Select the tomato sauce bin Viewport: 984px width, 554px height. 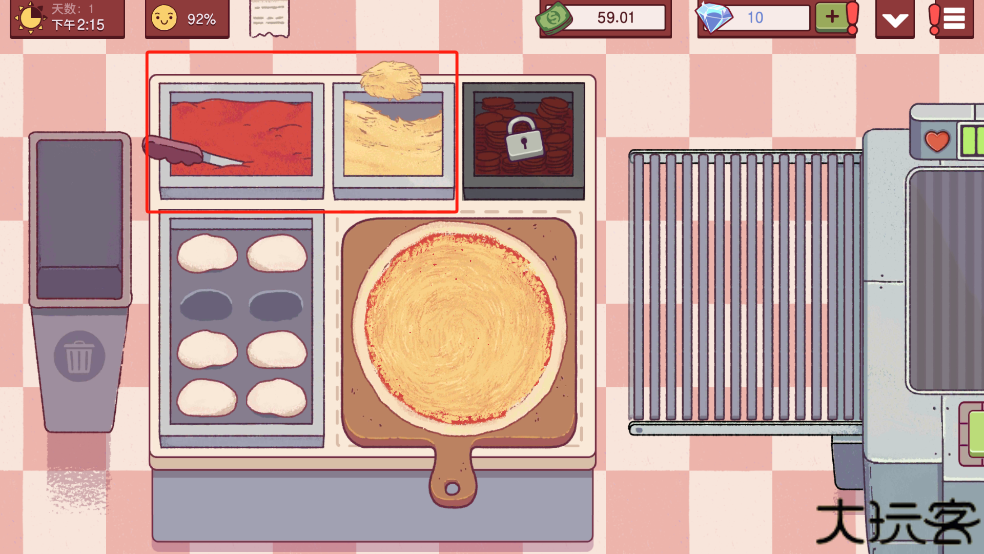point(241,138)
